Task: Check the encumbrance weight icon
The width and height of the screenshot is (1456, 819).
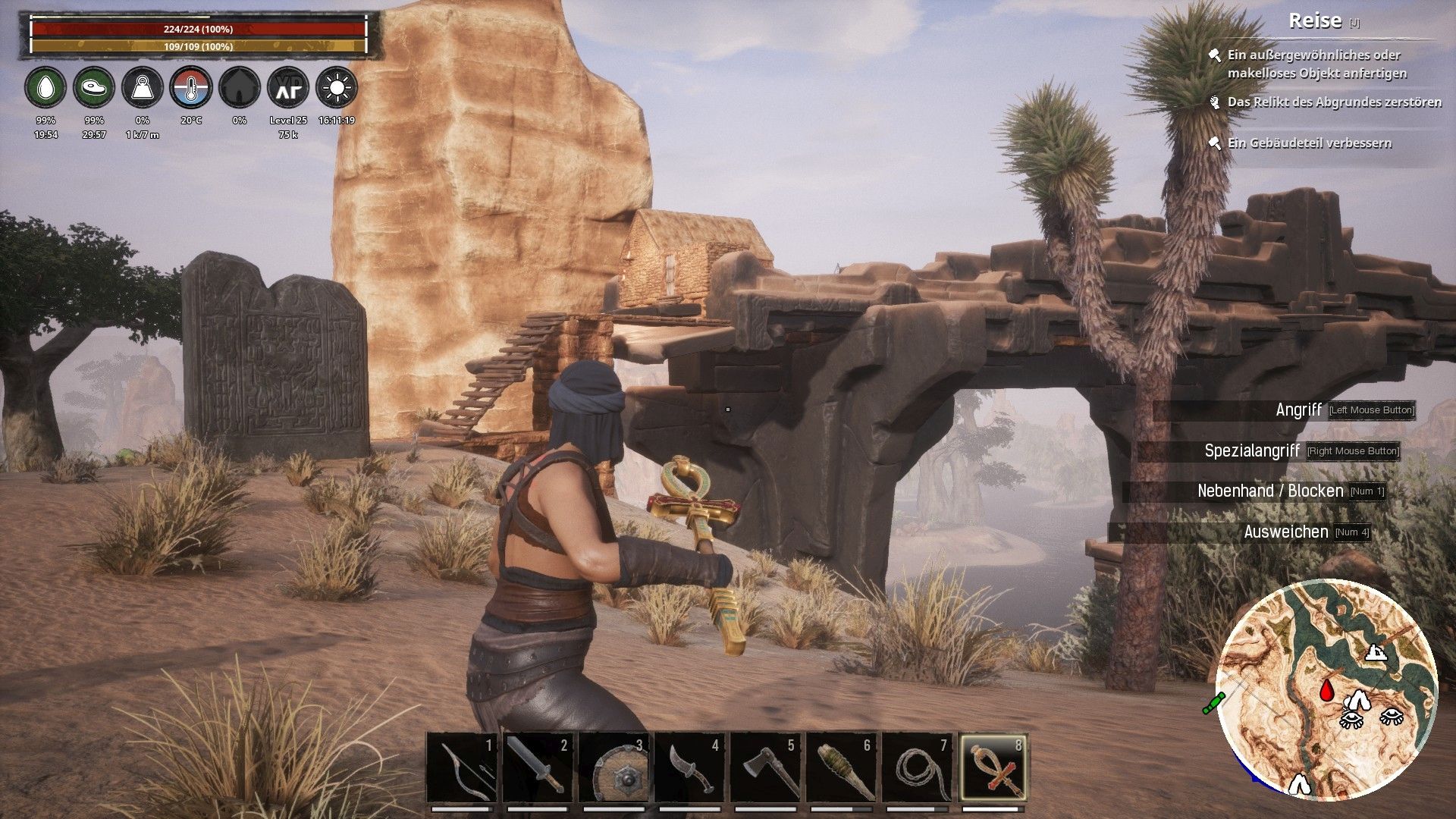Action: 143,89
